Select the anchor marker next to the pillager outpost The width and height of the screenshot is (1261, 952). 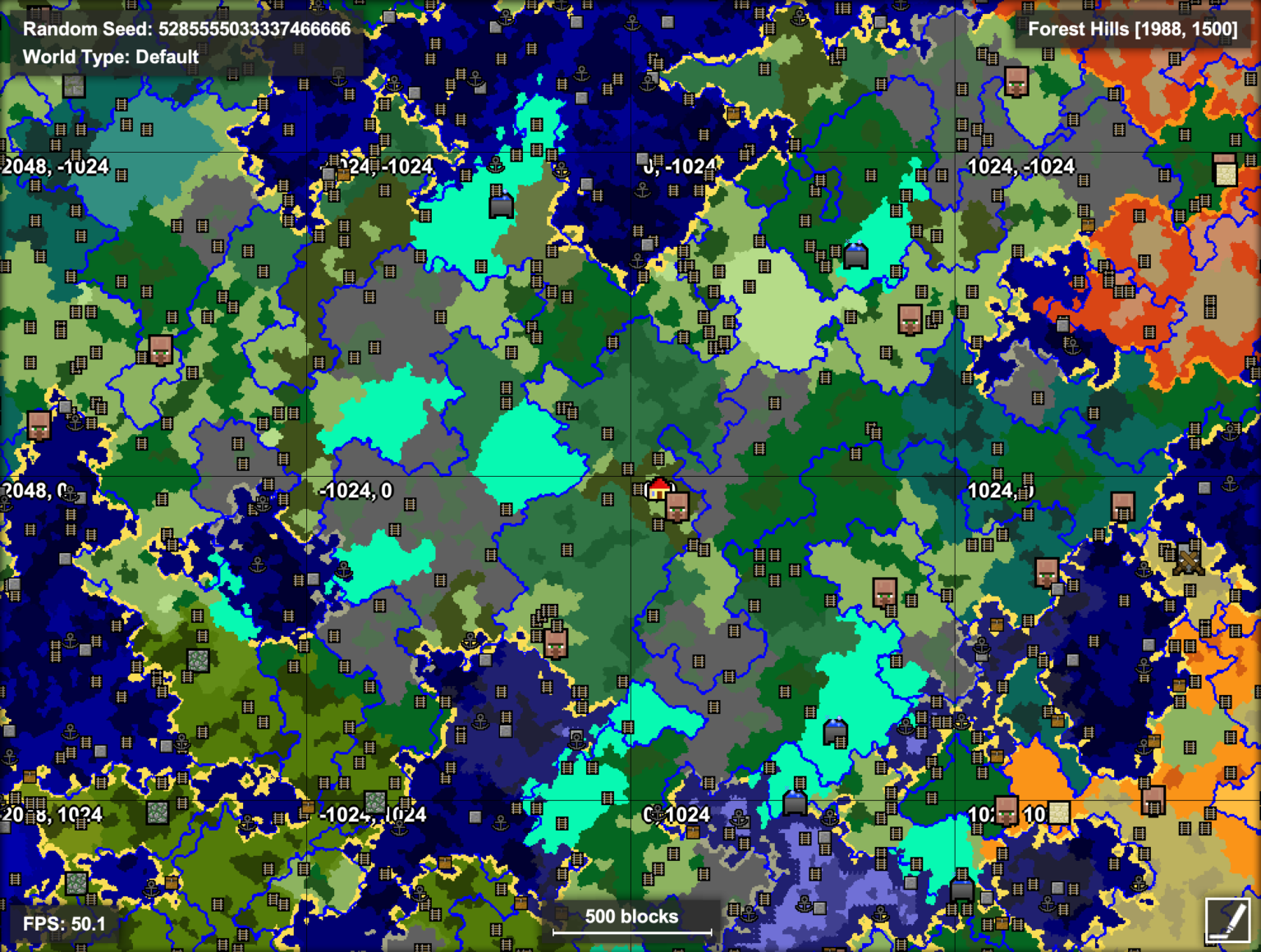point(1144,570)
